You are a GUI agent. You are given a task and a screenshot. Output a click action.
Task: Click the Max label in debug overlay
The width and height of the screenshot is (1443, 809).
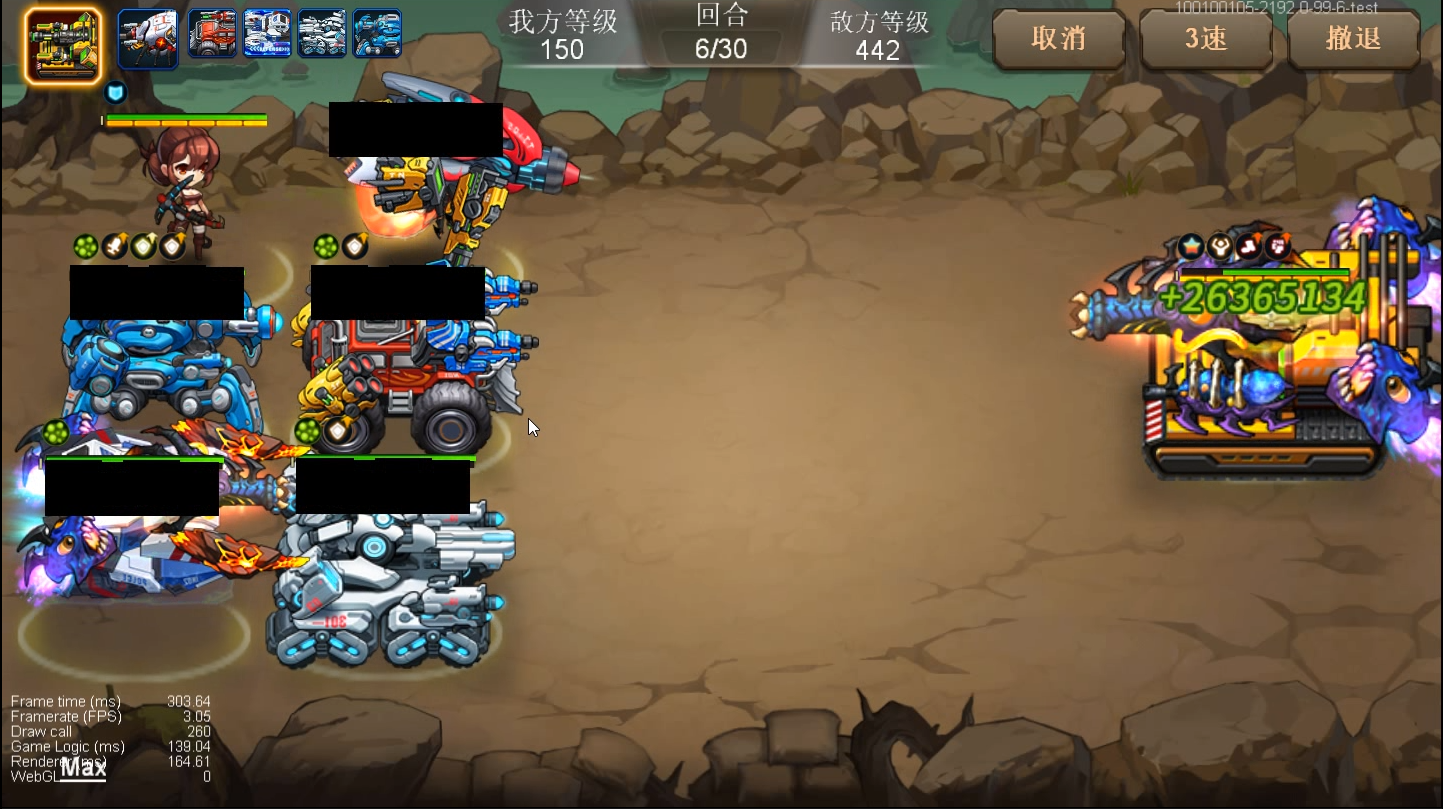84,769
